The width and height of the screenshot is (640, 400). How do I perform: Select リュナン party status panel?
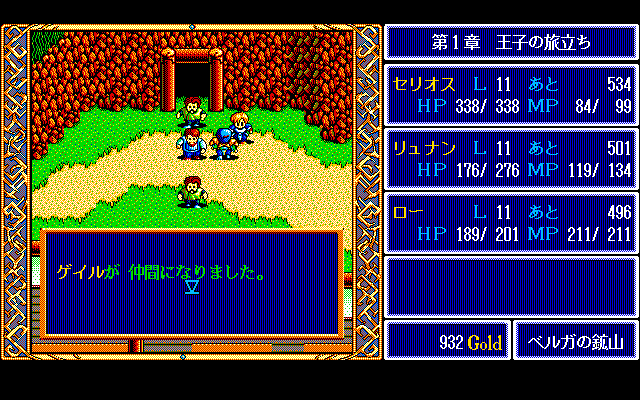510,158
